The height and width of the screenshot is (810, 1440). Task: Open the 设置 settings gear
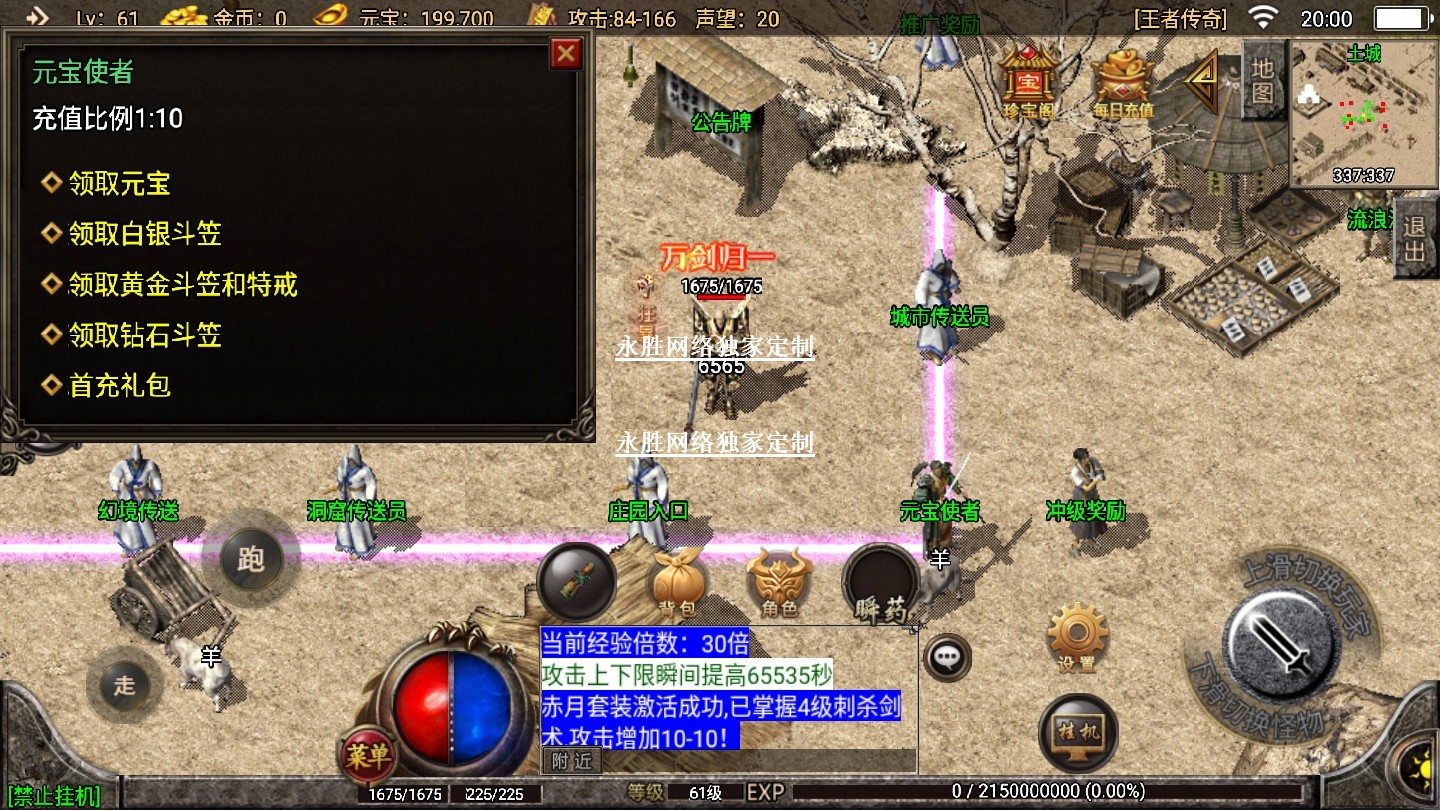[x=1076, y=635]
